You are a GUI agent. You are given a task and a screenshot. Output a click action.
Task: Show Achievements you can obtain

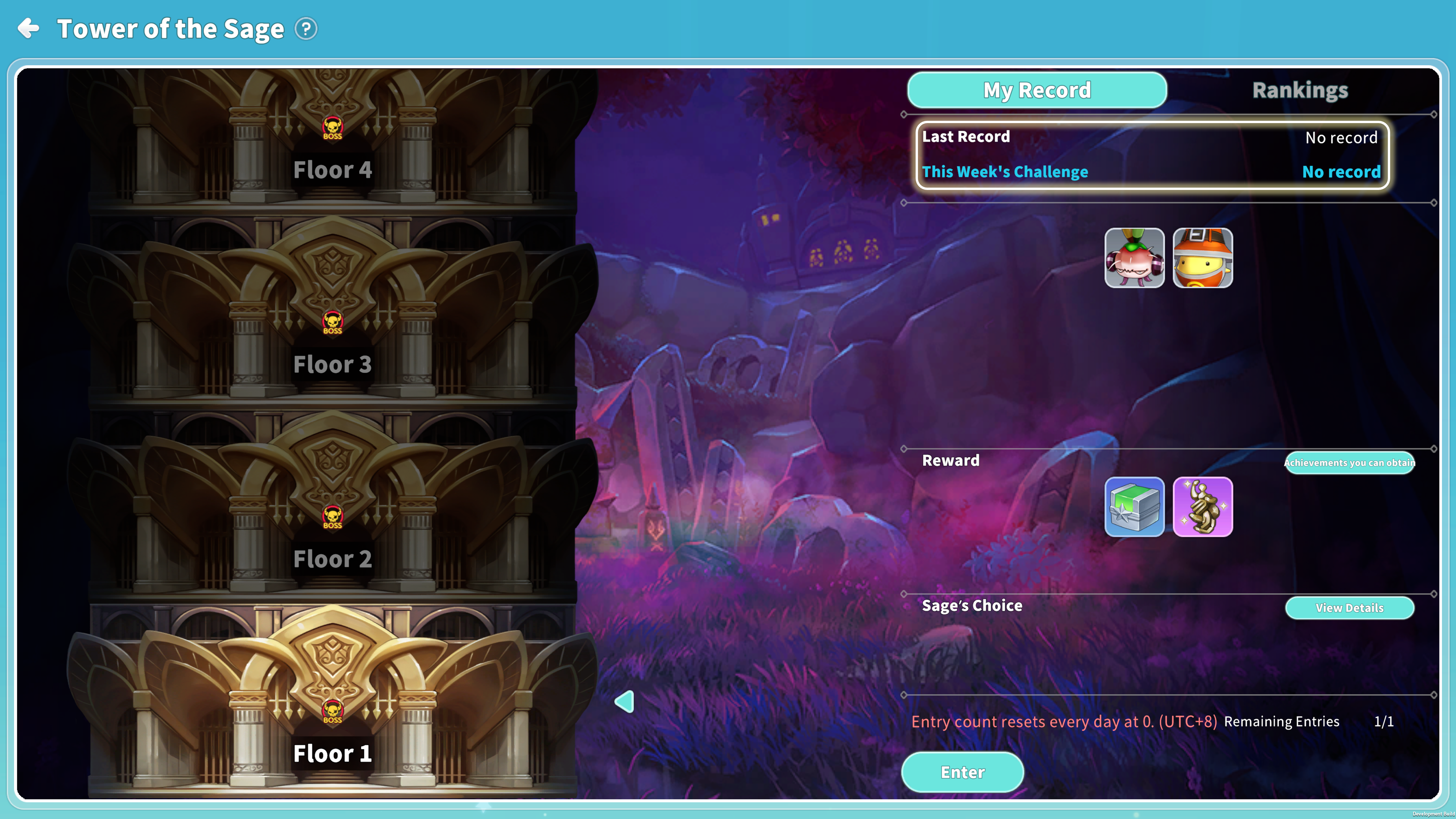coord(1349,462)
